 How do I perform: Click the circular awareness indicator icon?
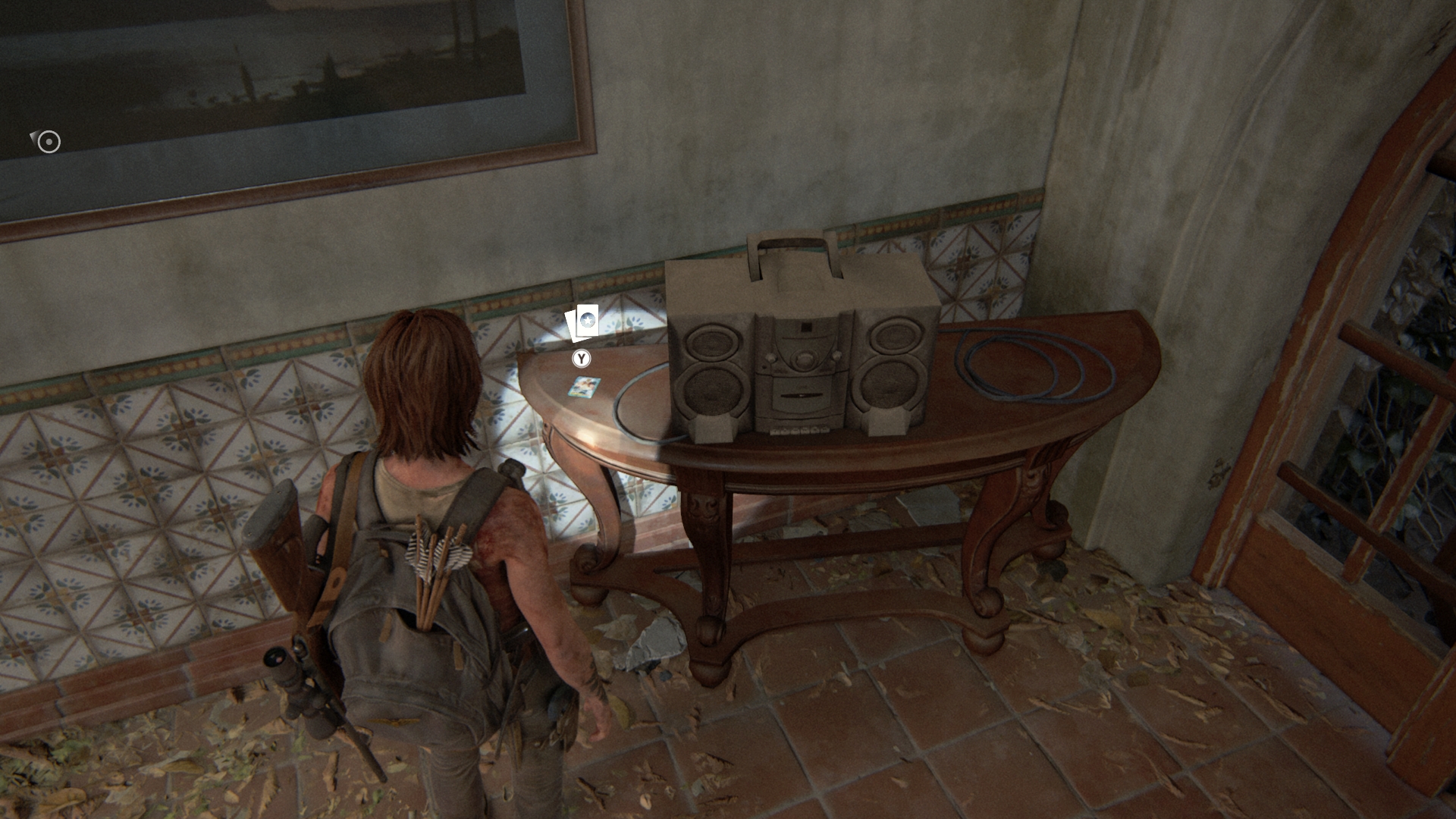click(49, 142)
